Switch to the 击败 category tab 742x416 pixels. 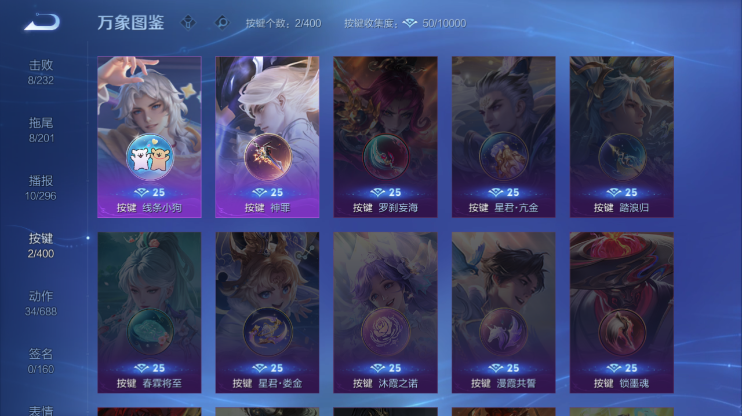click(41, 71)
